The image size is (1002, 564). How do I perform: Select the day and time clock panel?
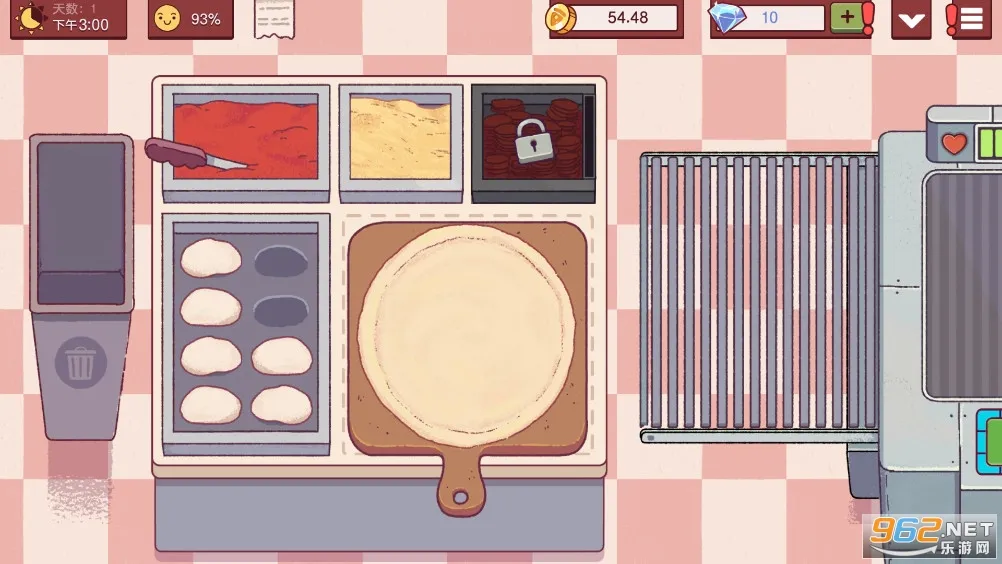click(x=69, y=18)
